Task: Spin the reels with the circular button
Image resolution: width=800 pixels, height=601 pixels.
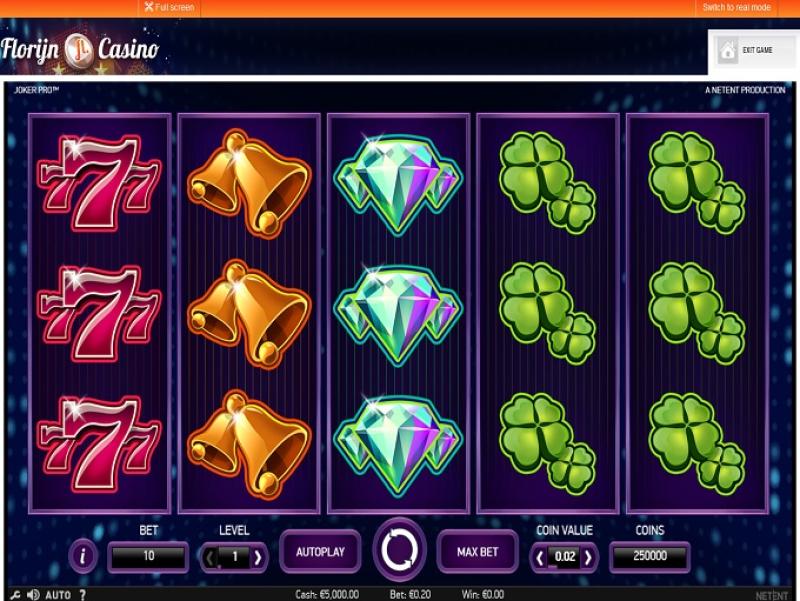Action: point(400,551)
